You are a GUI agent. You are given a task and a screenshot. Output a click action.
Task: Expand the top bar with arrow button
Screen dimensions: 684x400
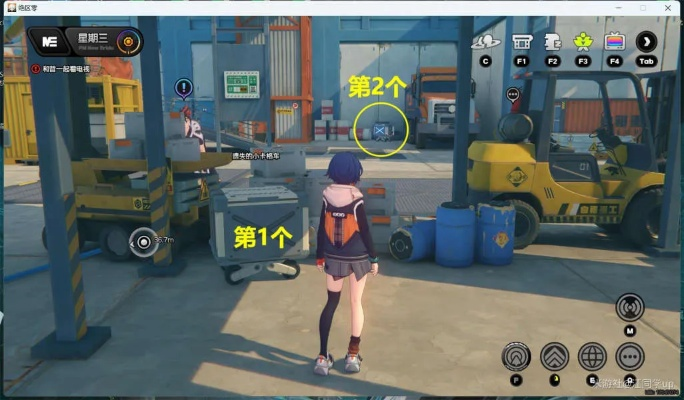(x=647, y=42)
